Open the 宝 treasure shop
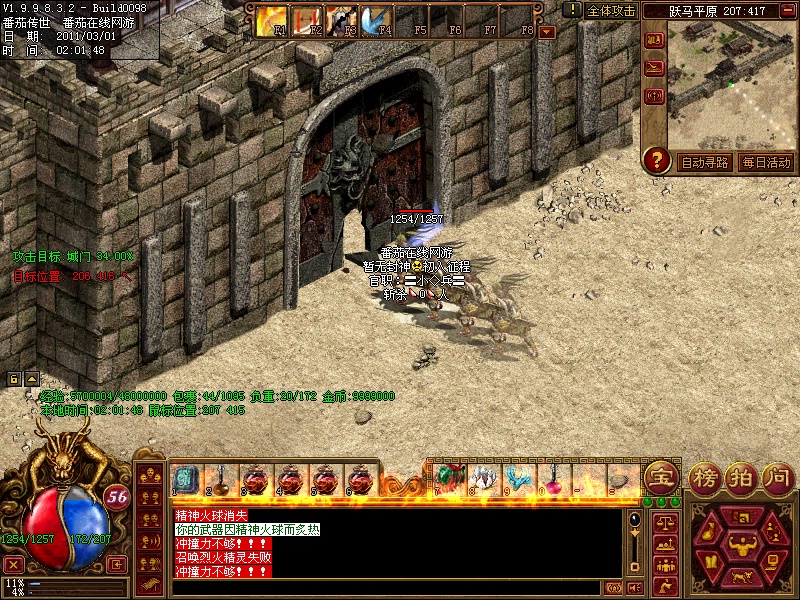The height and width of the screenshot is (600, 800). click(x=659, y=477)
